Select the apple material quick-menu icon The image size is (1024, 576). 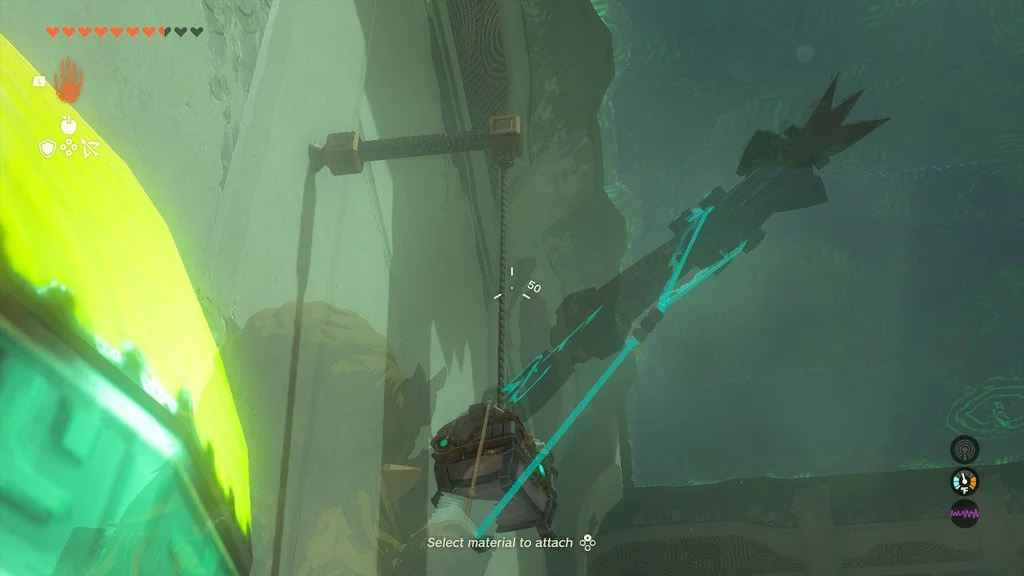click(69, 124)
